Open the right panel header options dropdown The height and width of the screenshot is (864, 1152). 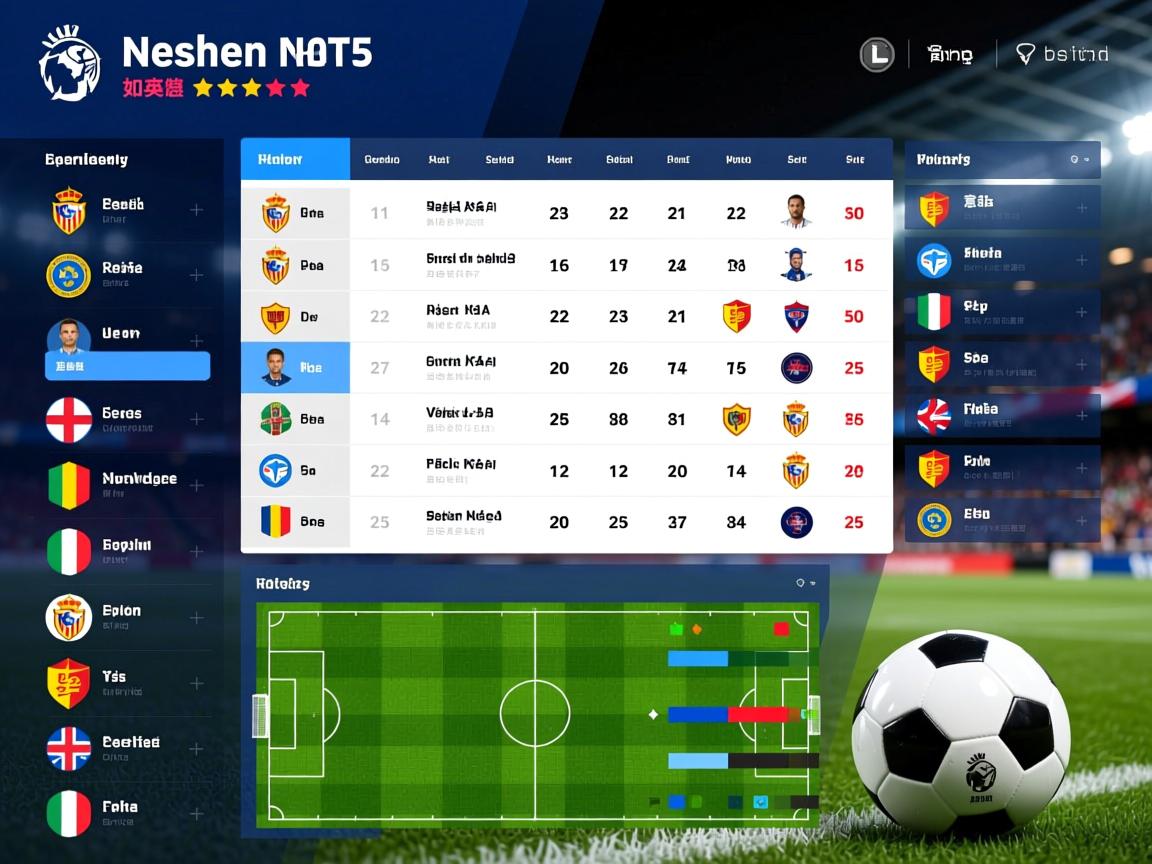coord(1079,159)
